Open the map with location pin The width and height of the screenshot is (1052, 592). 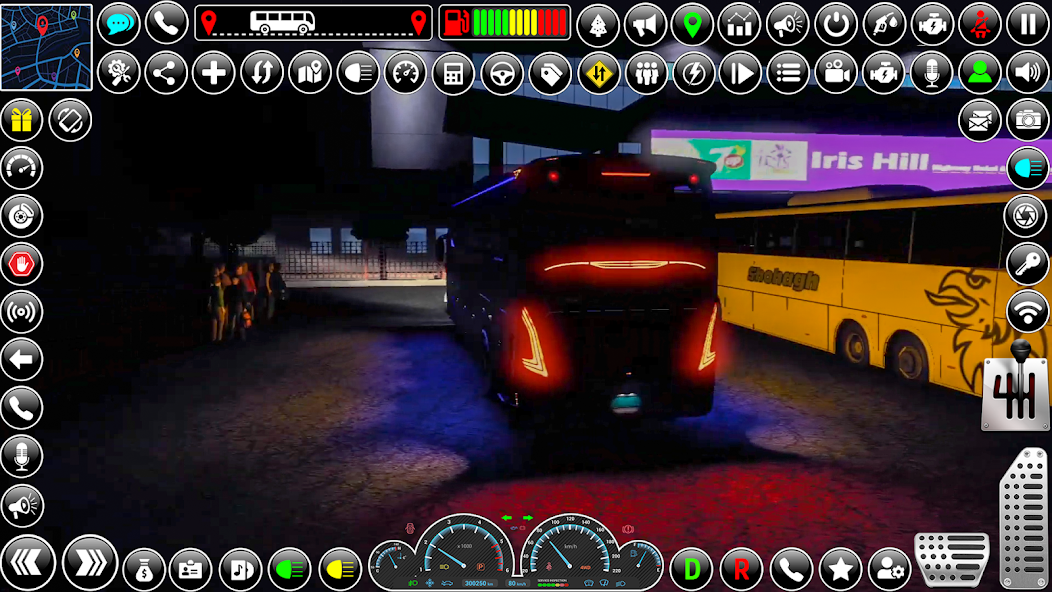pyautogui.click(x=310, y=73)
